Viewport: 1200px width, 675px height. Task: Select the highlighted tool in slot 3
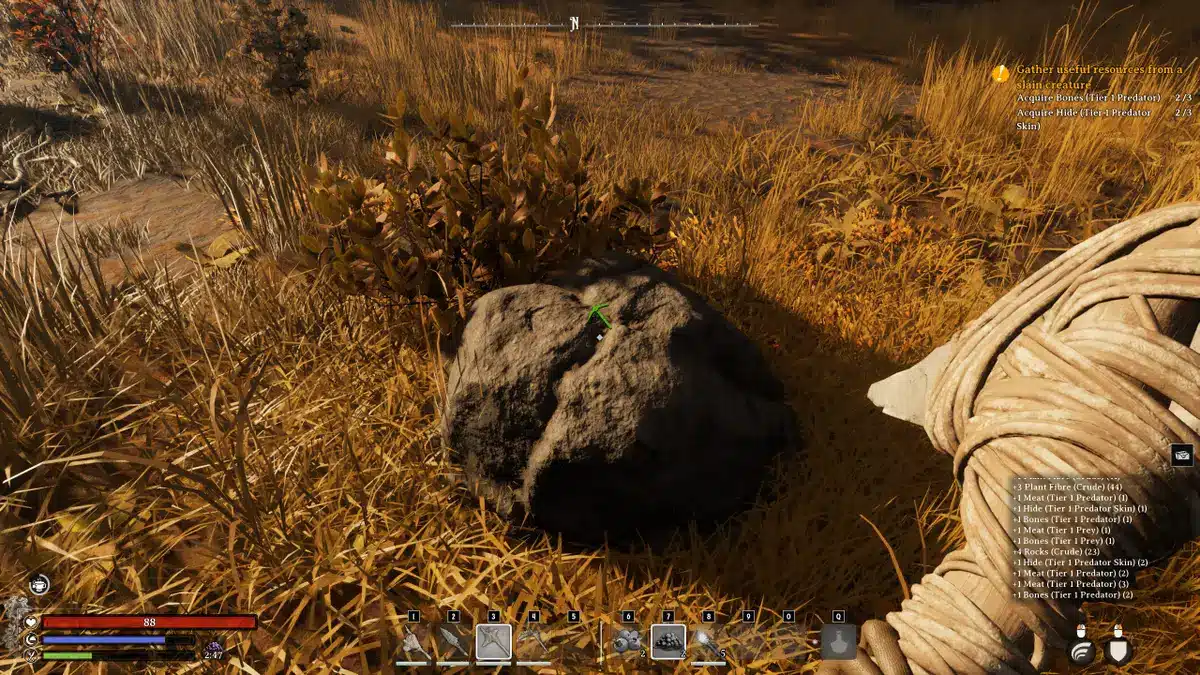point(493,642)
